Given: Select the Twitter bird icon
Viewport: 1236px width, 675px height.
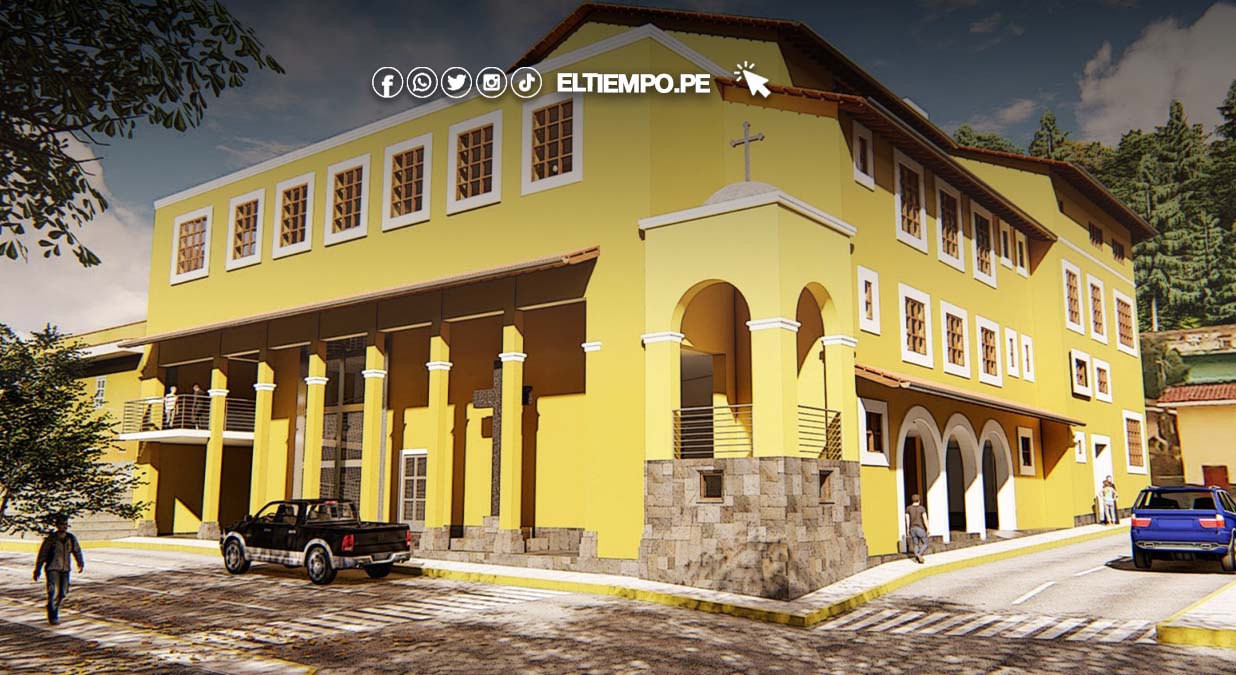Looking at the screenshot, I should click(456, 82).
